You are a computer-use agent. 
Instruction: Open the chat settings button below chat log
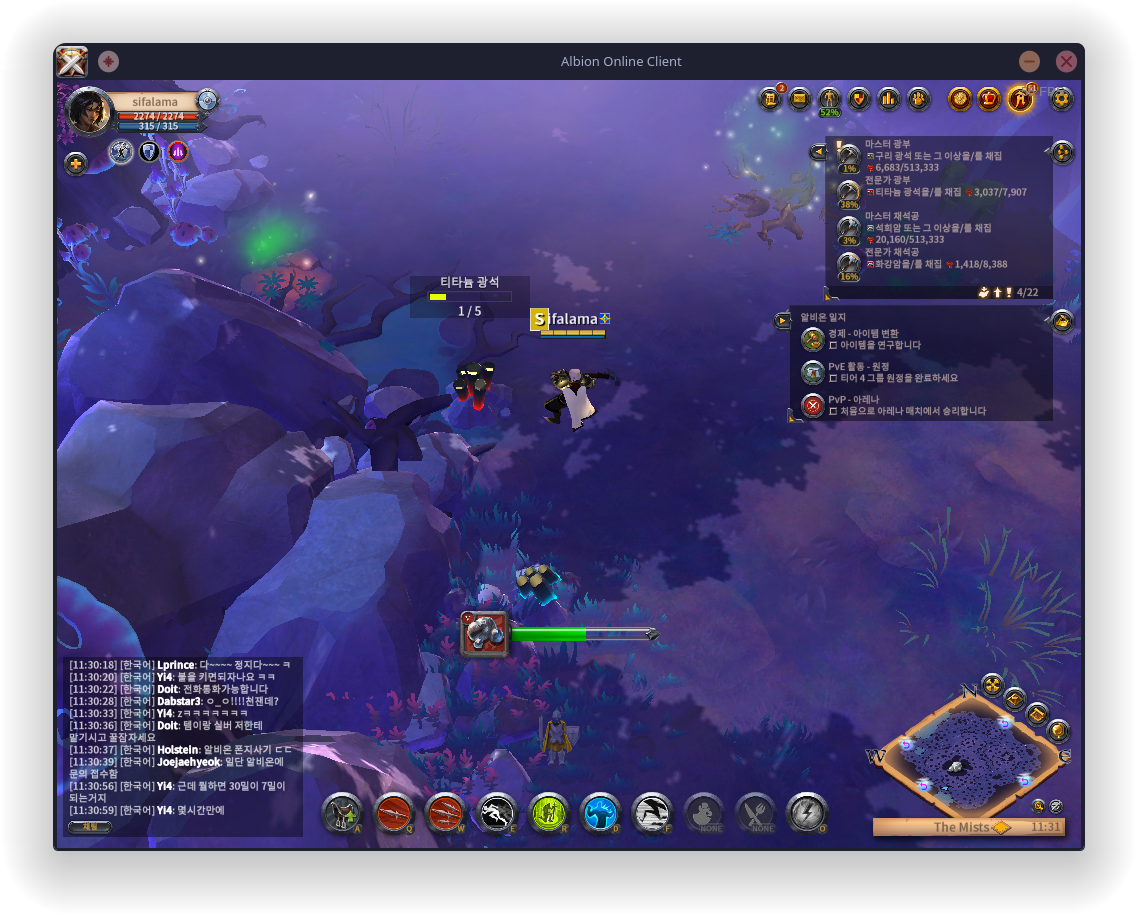click(x=89, y=827)
